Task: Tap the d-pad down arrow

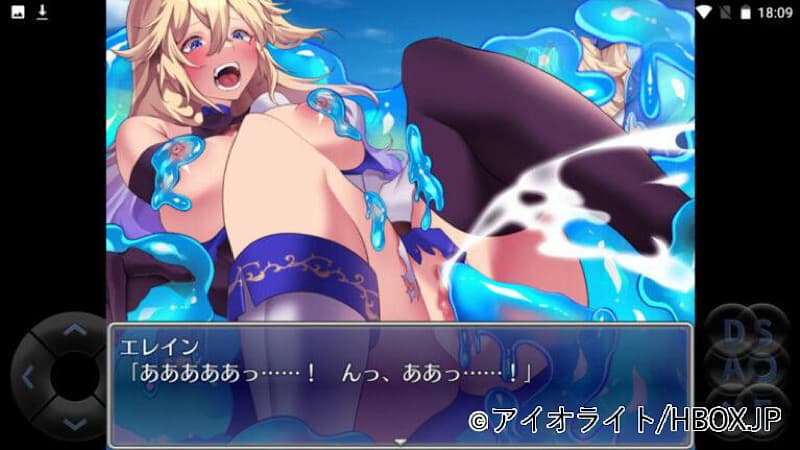Action: point(72,425)
